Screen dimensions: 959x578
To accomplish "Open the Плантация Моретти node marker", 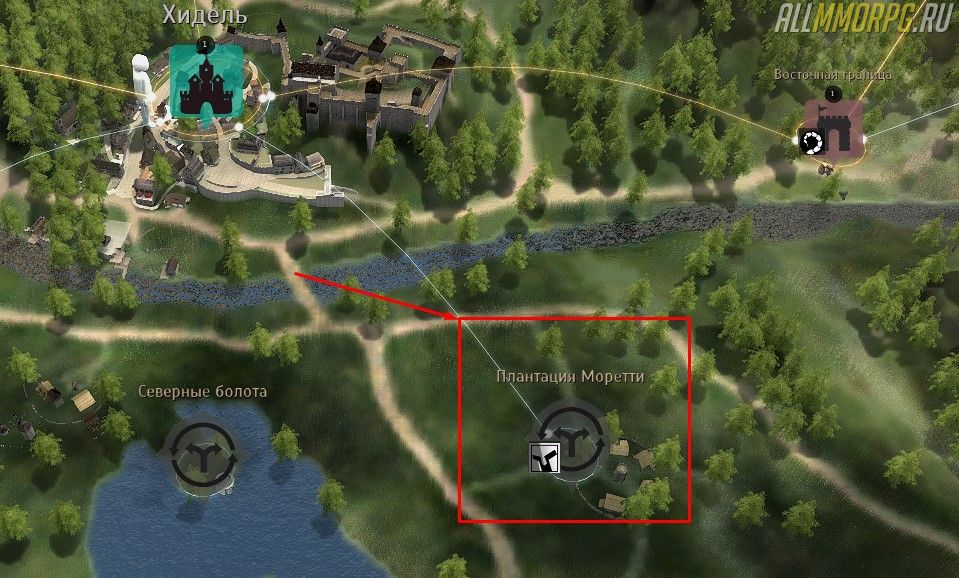I will 572,439.
